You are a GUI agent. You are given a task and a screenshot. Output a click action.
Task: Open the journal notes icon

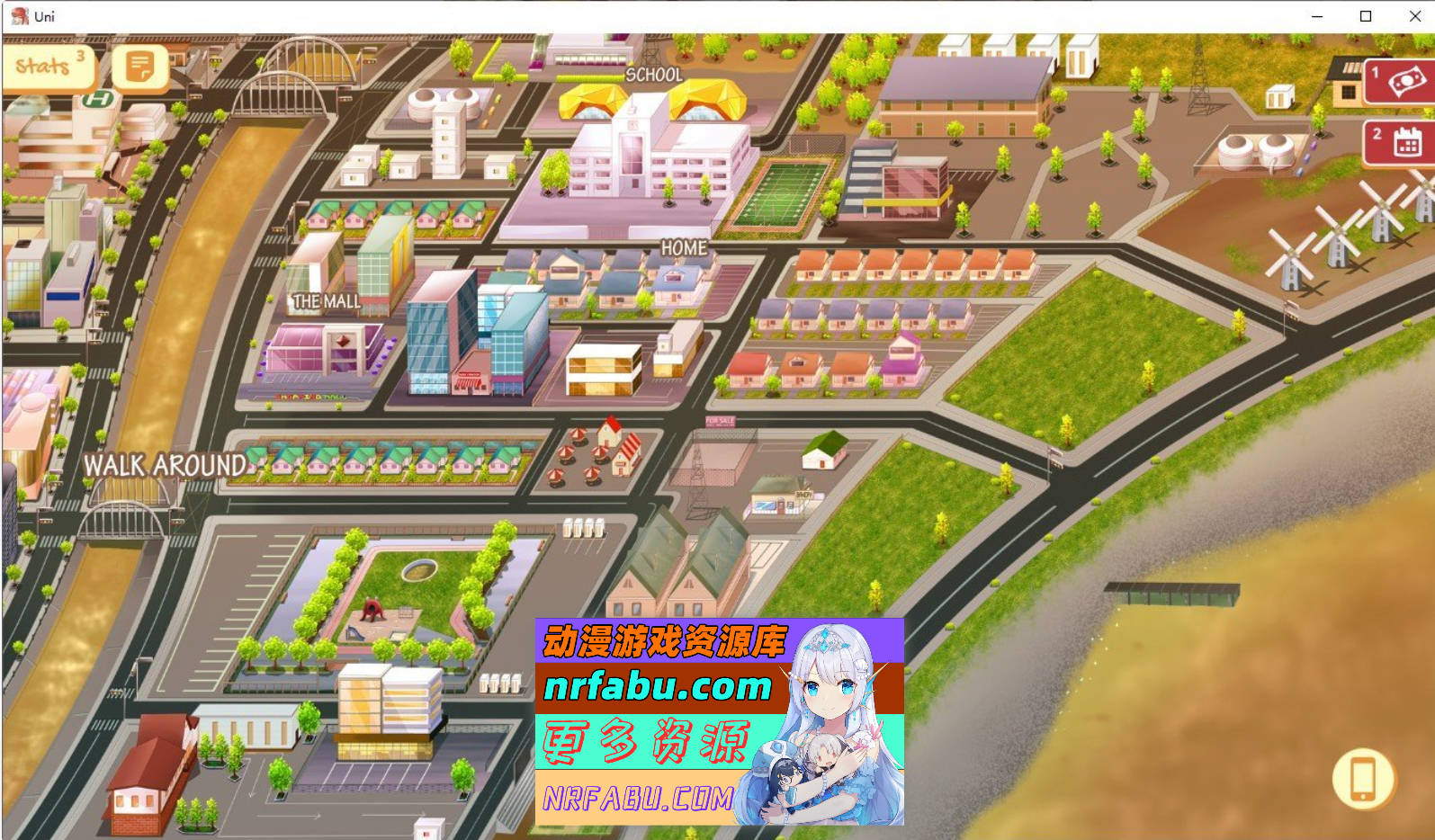click(139, 65)
